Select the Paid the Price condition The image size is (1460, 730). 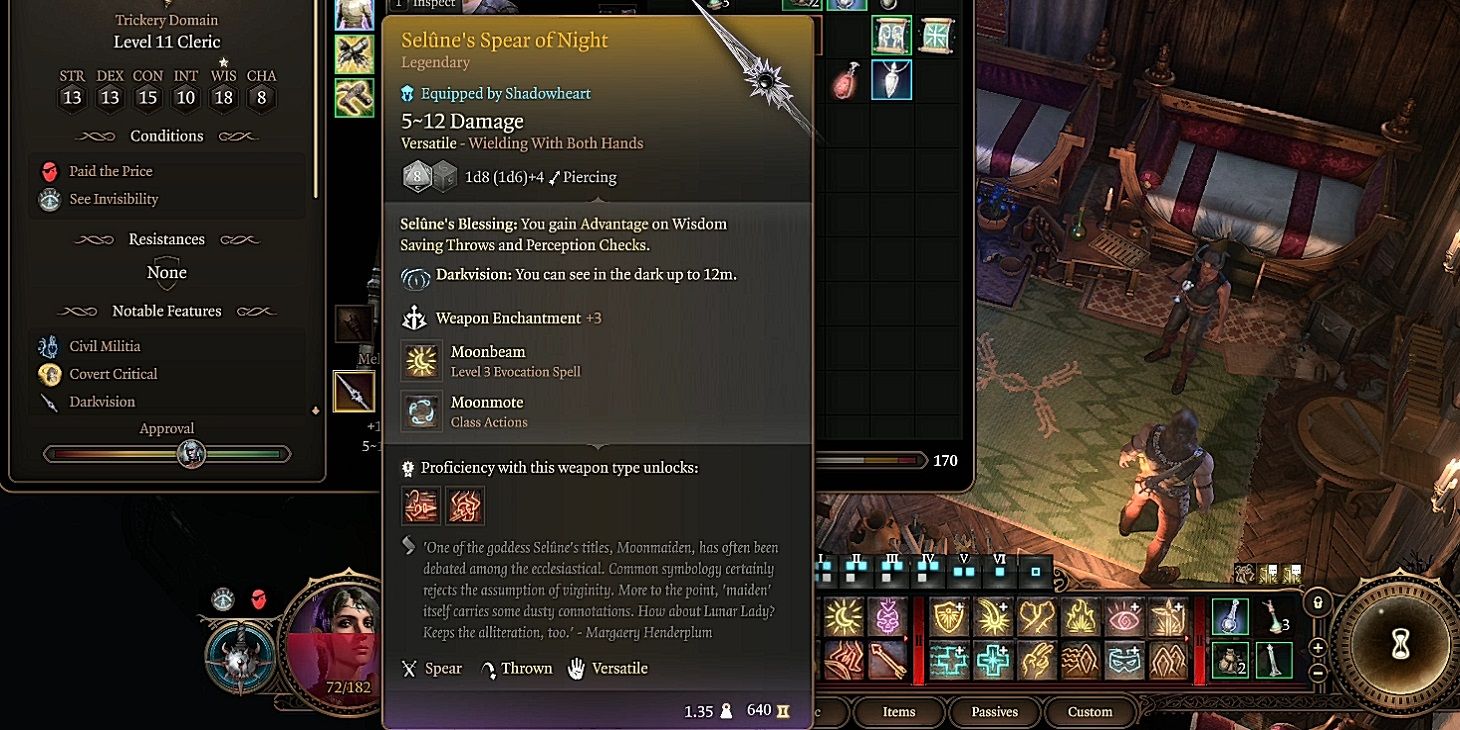click(x=110, y=171)
